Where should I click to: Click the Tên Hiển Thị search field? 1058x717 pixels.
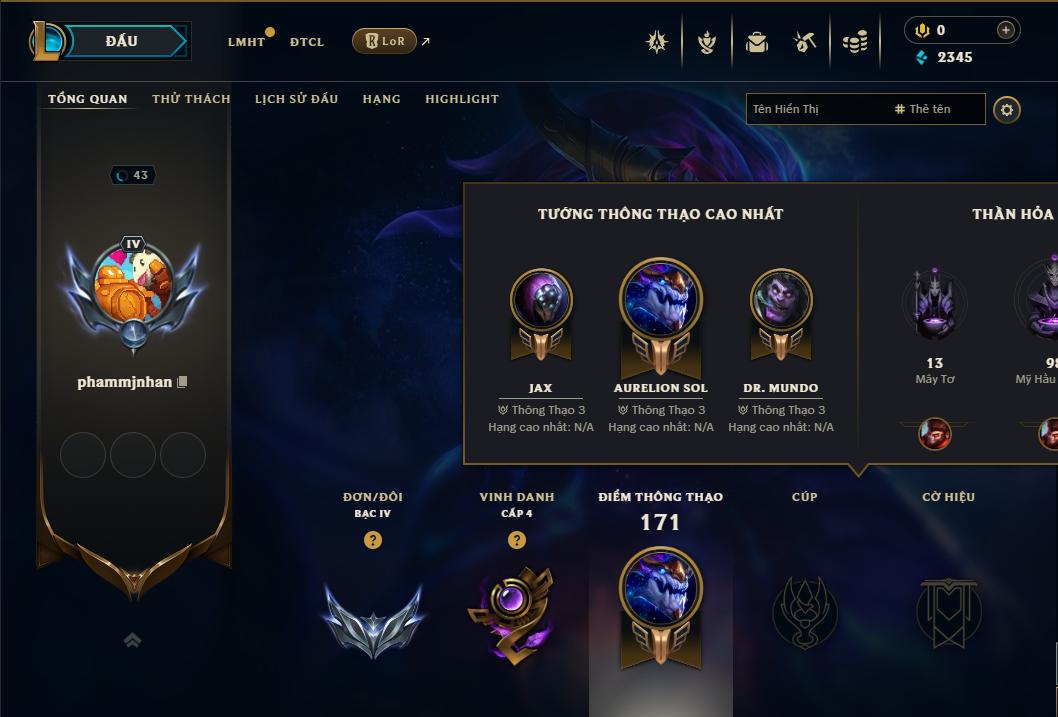point(815,109)
